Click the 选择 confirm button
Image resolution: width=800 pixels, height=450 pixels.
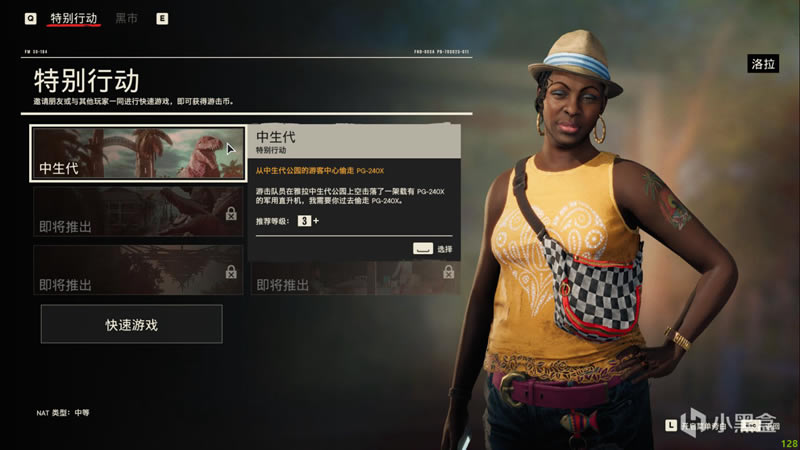[433, 249]
